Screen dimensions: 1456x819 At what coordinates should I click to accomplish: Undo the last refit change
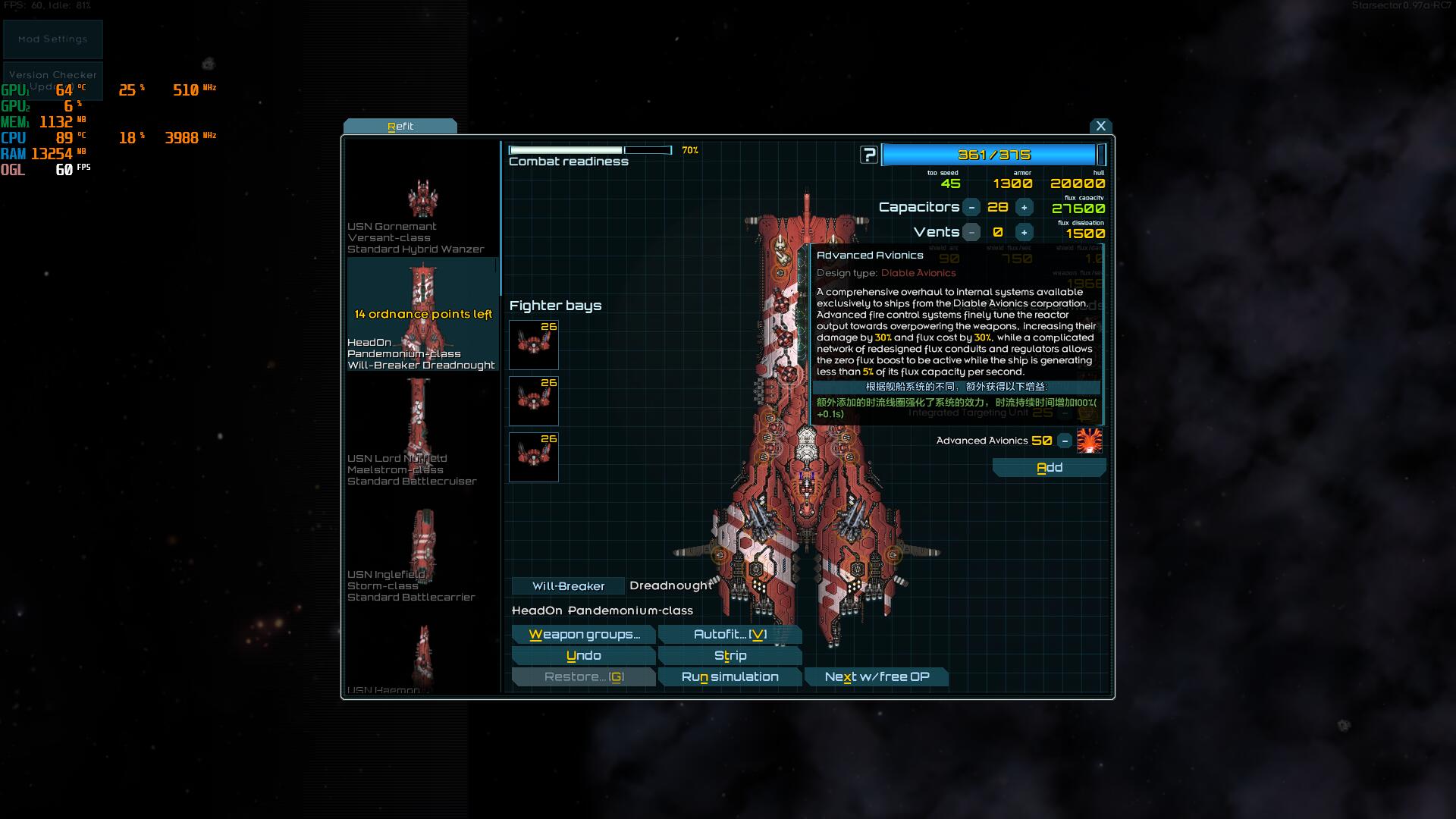(x=583, y=656)
